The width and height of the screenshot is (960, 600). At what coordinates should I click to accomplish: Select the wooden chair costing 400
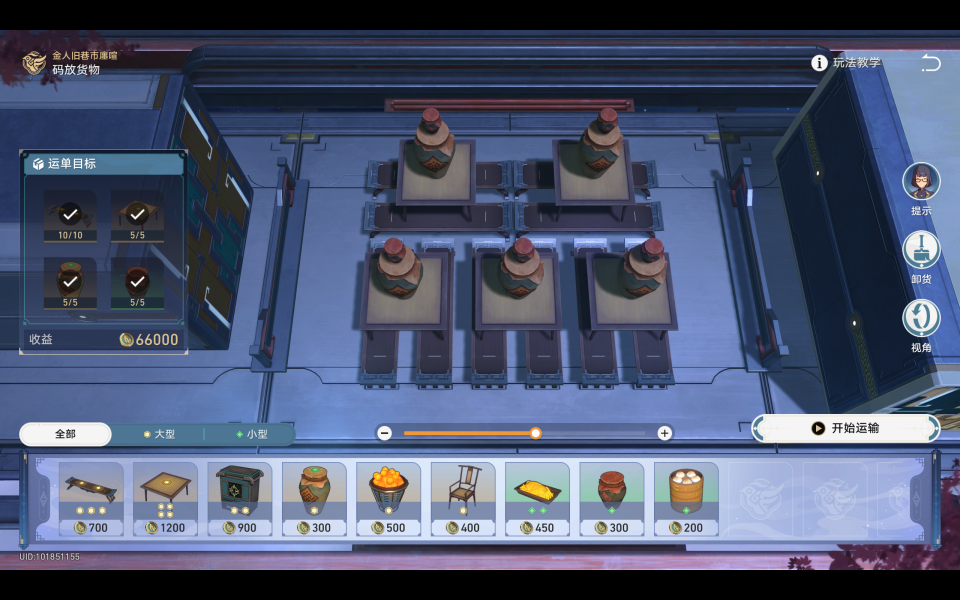pos(463,498)
